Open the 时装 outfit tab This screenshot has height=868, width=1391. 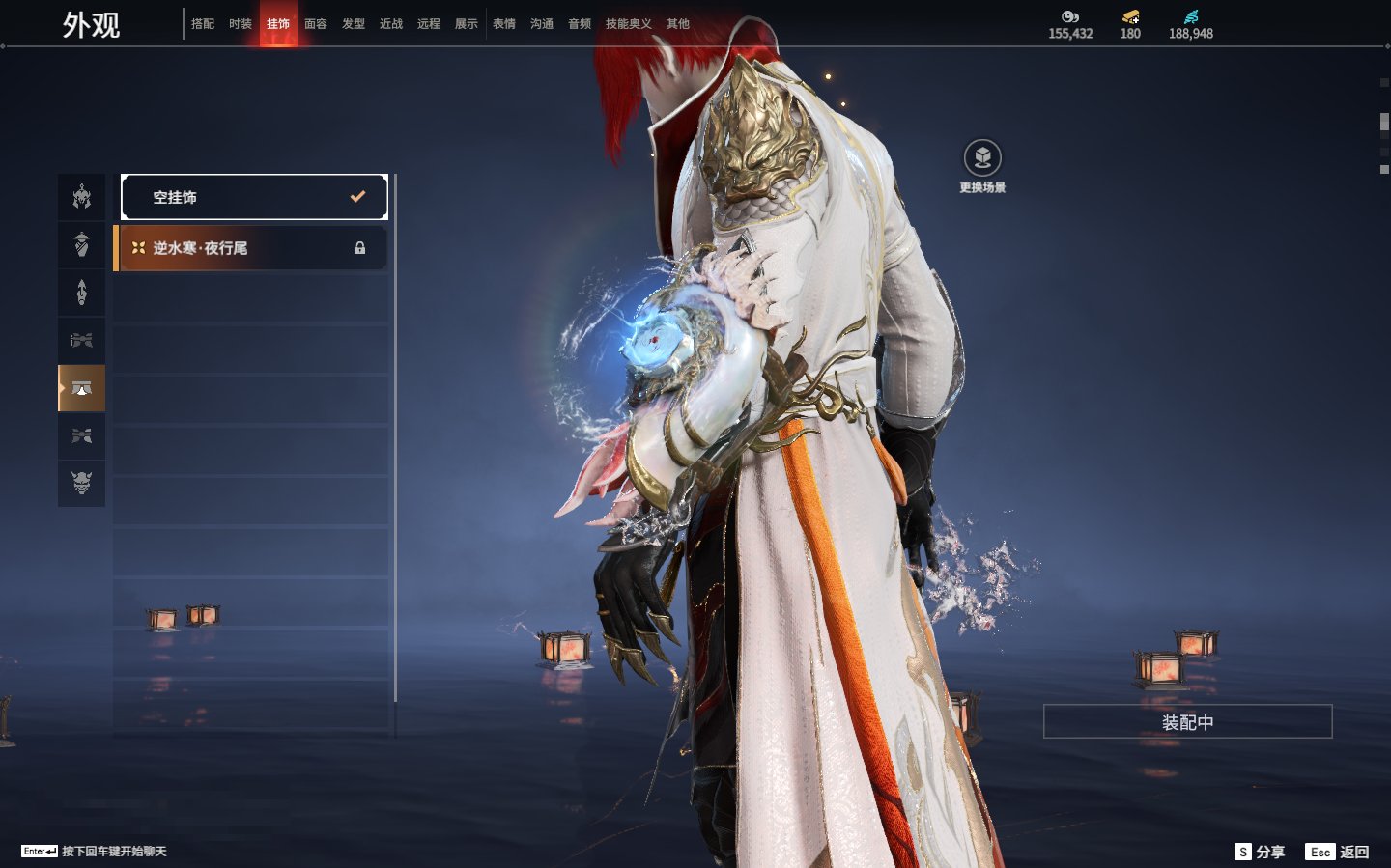[241, 24]
